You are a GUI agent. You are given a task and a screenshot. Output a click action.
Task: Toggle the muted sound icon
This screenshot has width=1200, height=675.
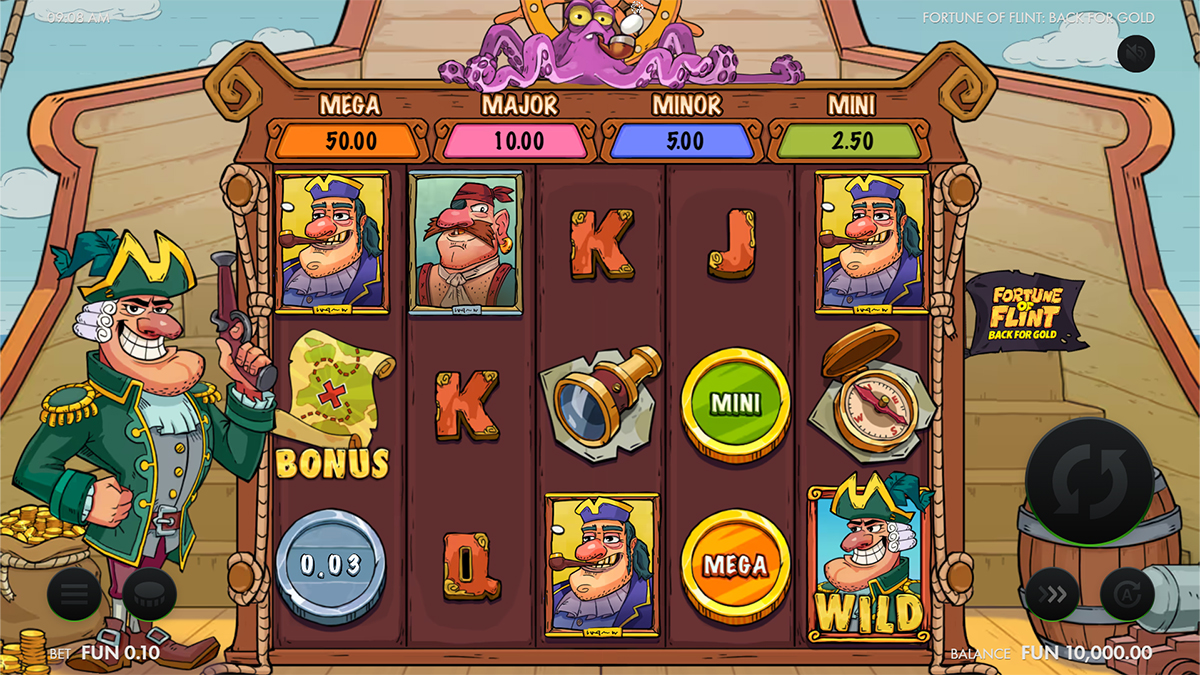[1136, 52]
